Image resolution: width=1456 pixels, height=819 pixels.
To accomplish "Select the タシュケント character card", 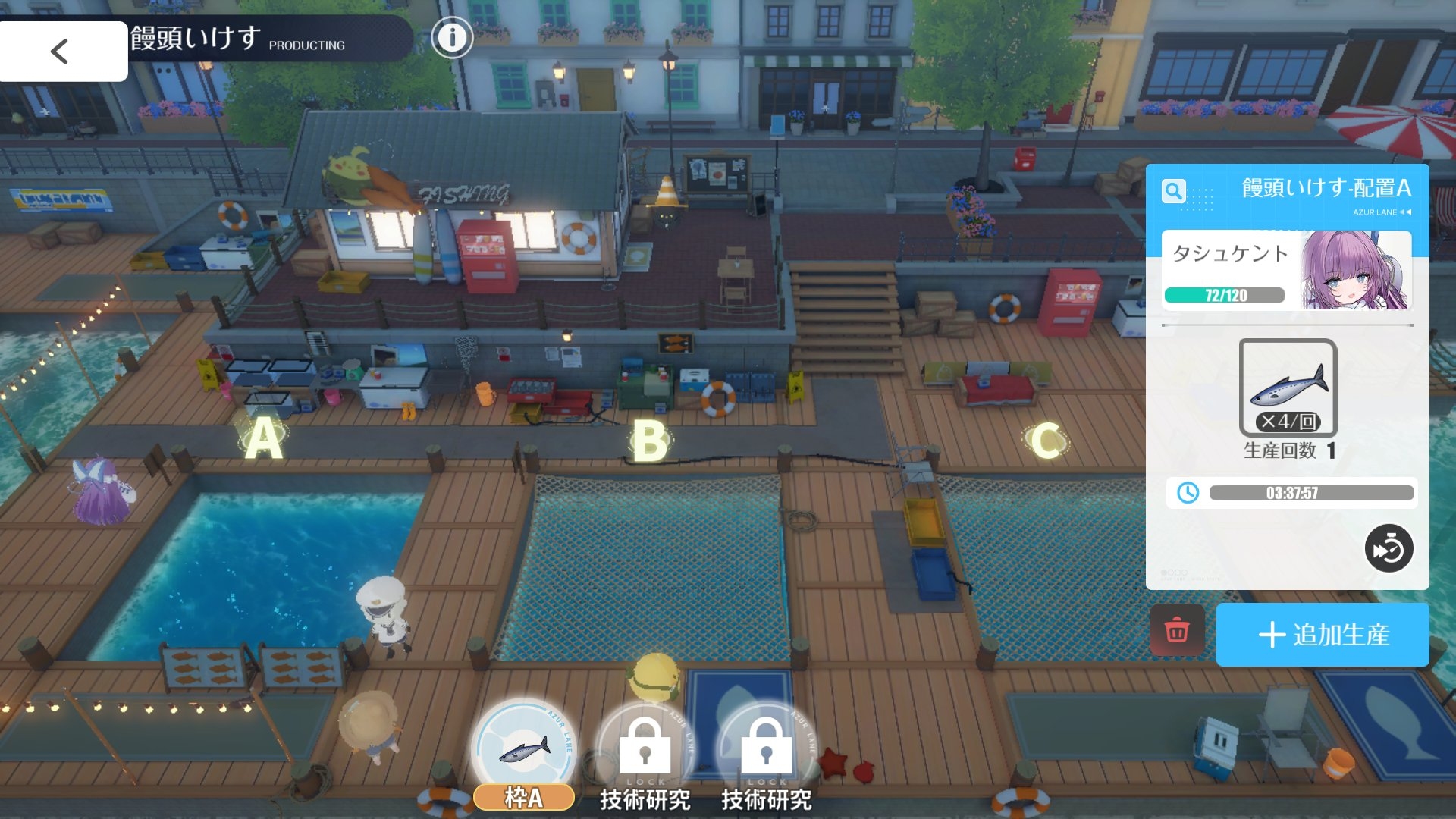I will [x=1286, y=271].
